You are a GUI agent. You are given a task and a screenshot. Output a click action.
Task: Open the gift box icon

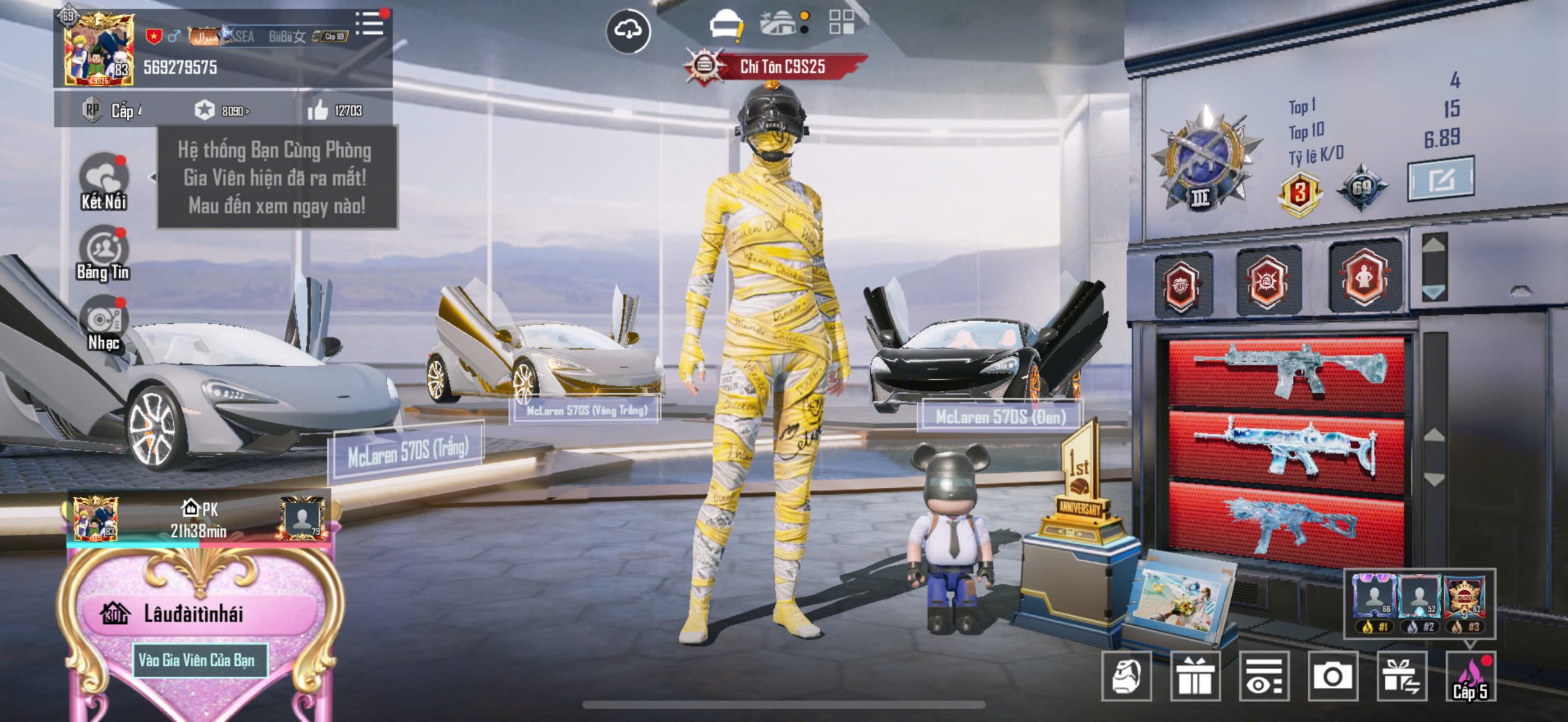coord(1195,677)
